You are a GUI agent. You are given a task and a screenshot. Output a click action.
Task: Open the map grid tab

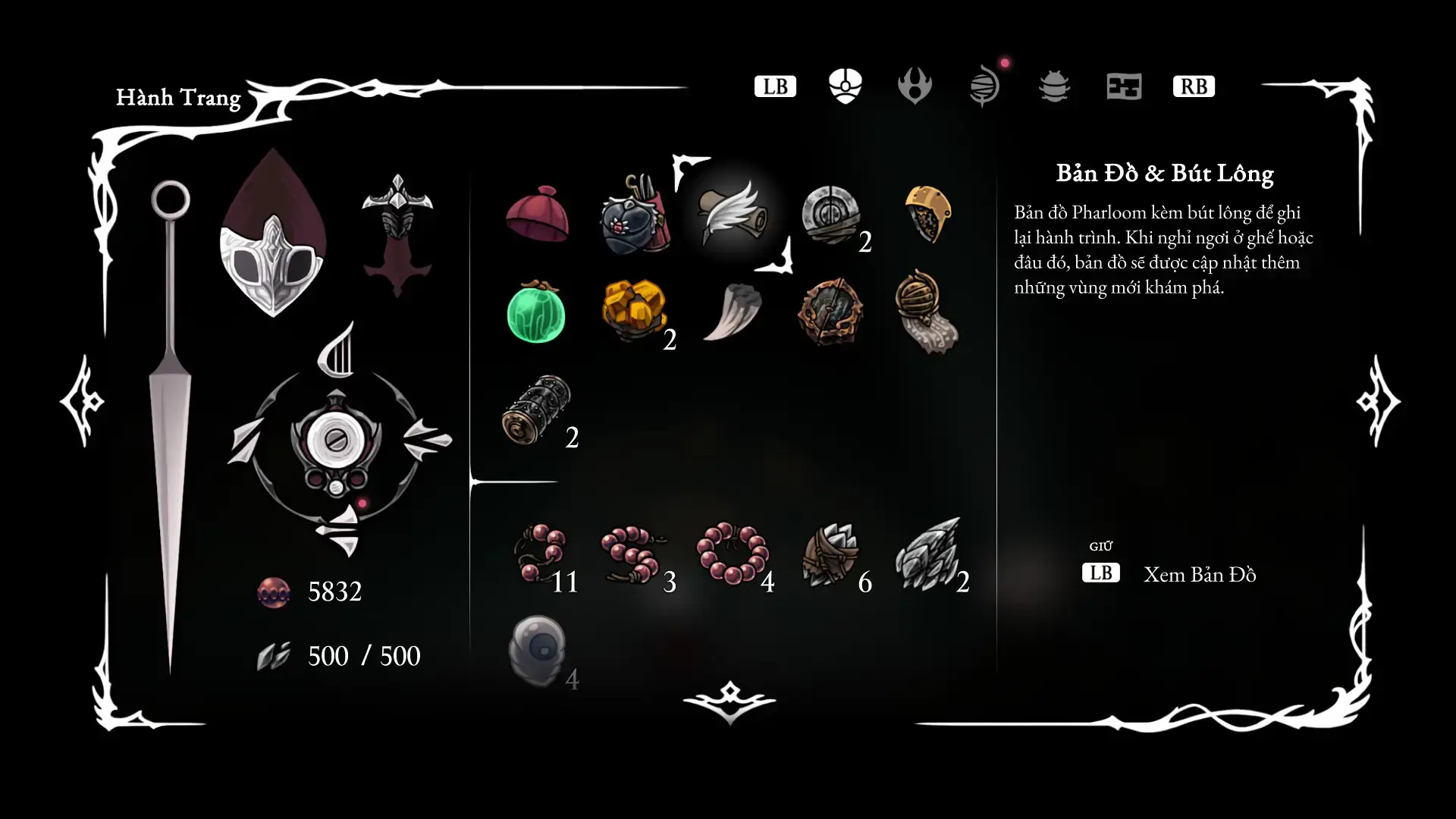coord(1124,86)
